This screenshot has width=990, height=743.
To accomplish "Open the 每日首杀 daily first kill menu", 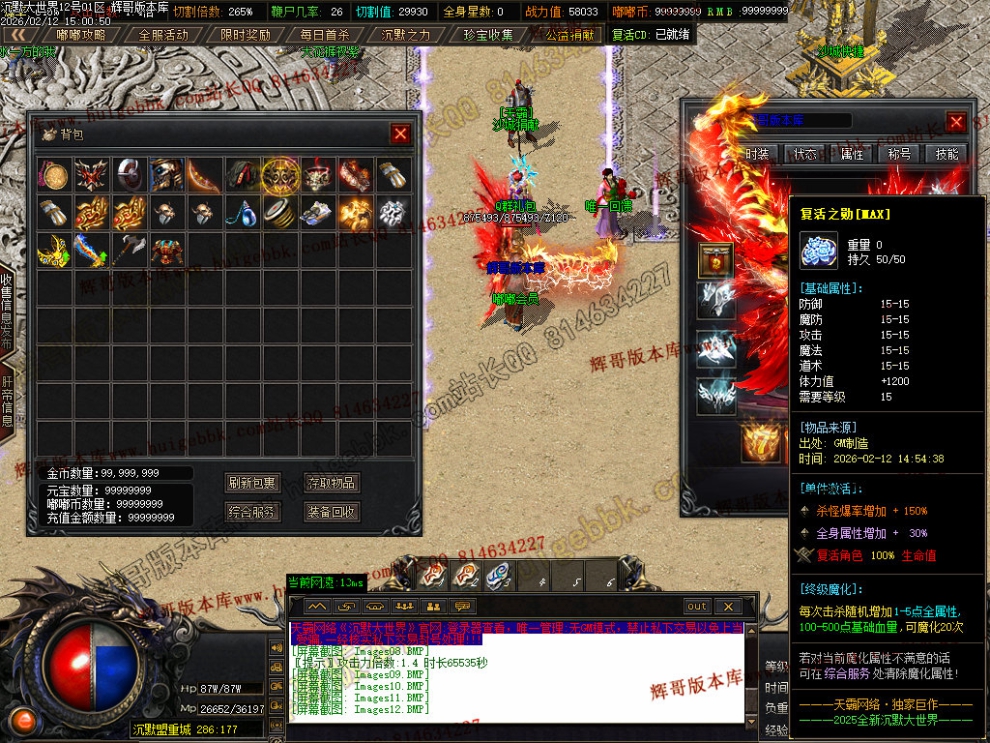I will [326, 34].
